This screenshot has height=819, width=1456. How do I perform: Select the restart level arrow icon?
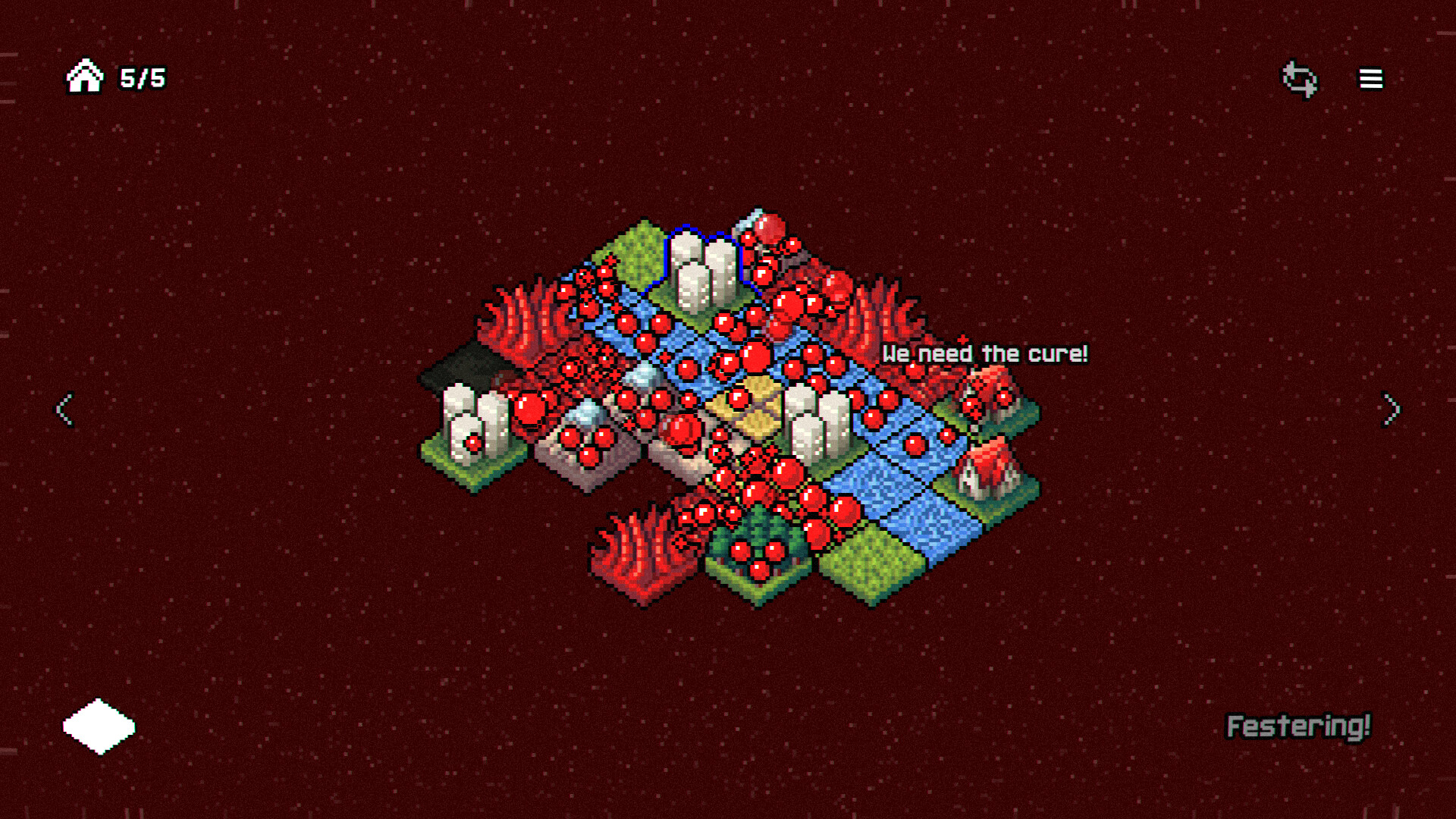1299,78
